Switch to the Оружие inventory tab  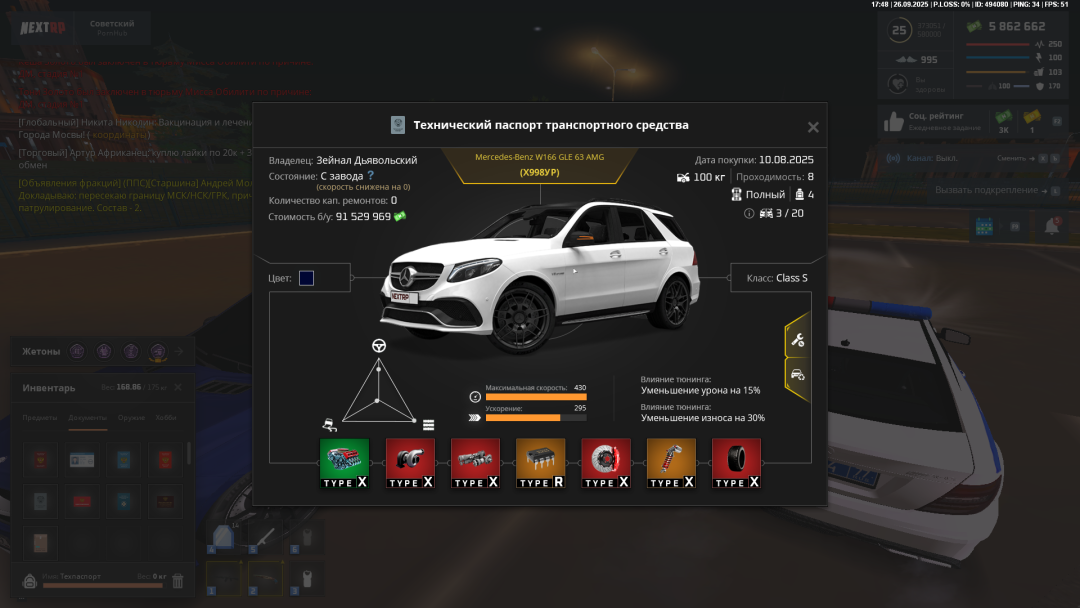[x=131, y=418]
